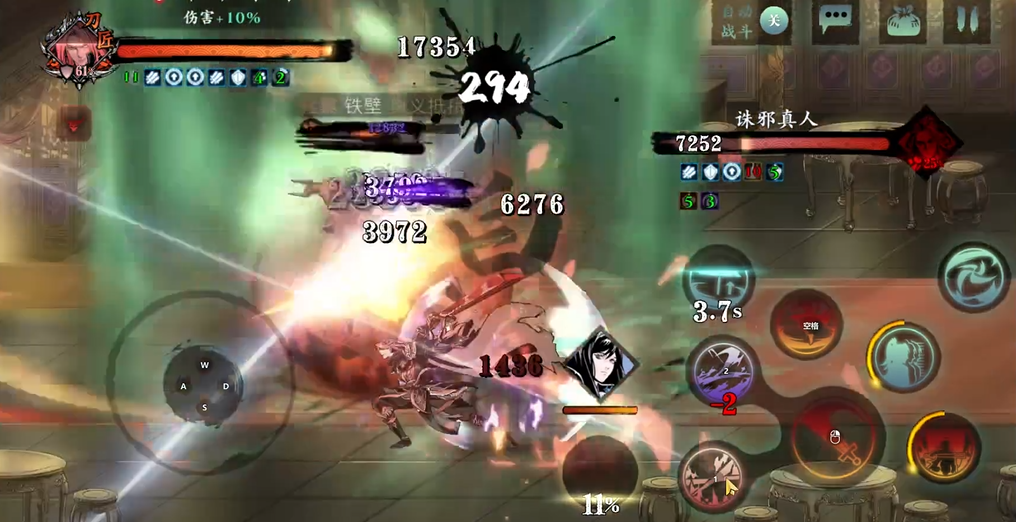Screen dimensions: 1016x522
Task: Toggle the auto battle (自动战斗) switch
Action: point(771,20)
